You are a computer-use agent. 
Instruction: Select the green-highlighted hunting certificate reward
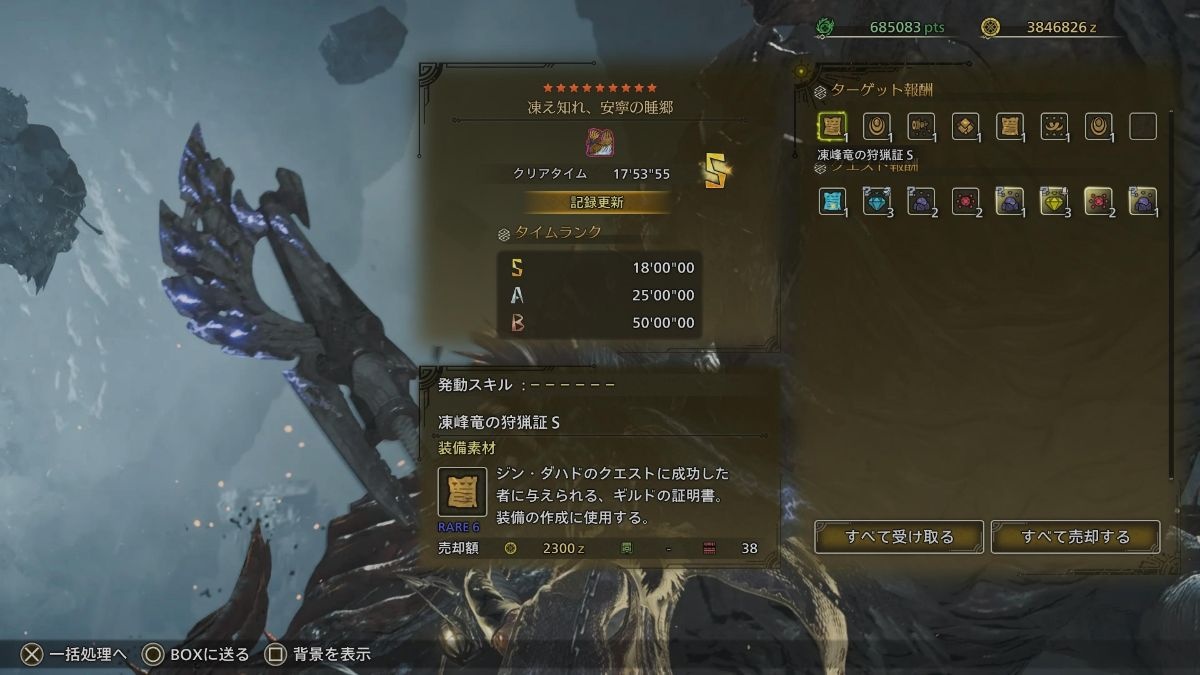click(832, 126)
